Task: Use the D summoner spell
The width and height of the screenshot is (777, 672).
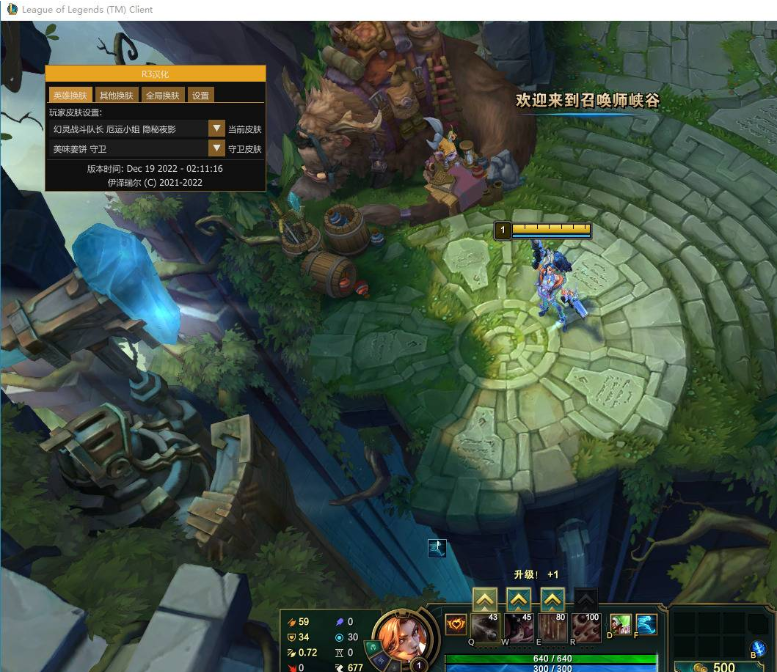Action: [x=620, y=626]
